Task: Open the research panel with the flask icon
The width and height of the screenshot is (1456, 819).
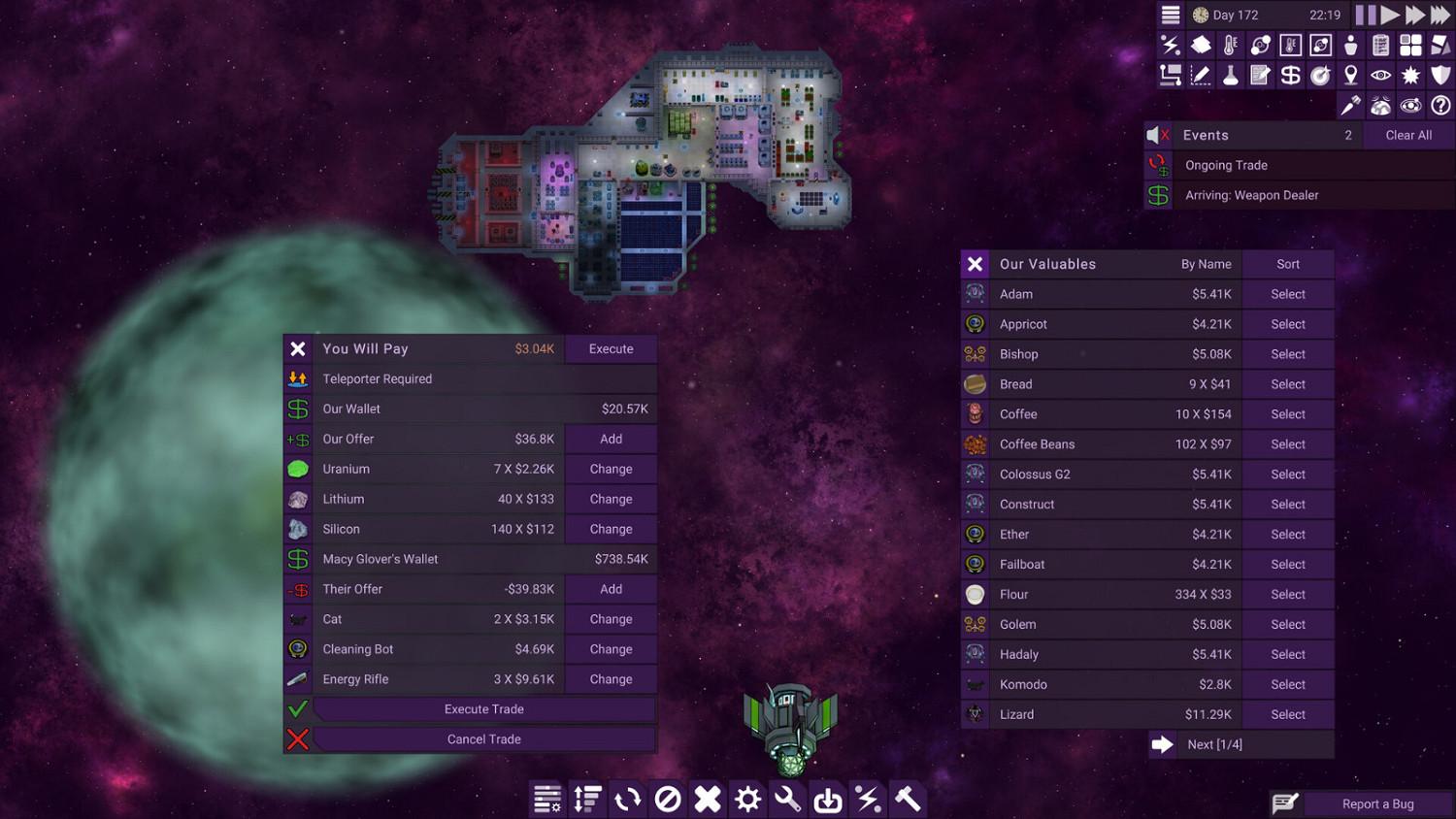Action: pos(1230,75)
